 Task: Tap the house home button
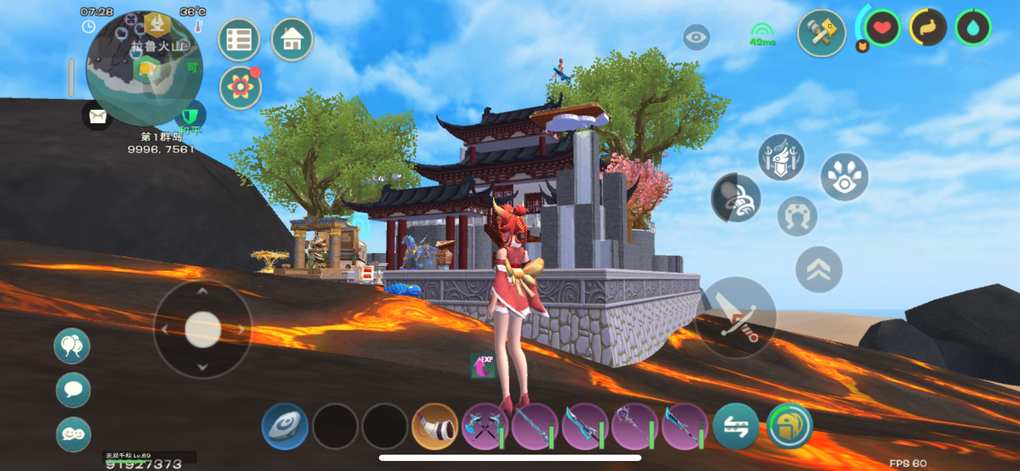292,39
